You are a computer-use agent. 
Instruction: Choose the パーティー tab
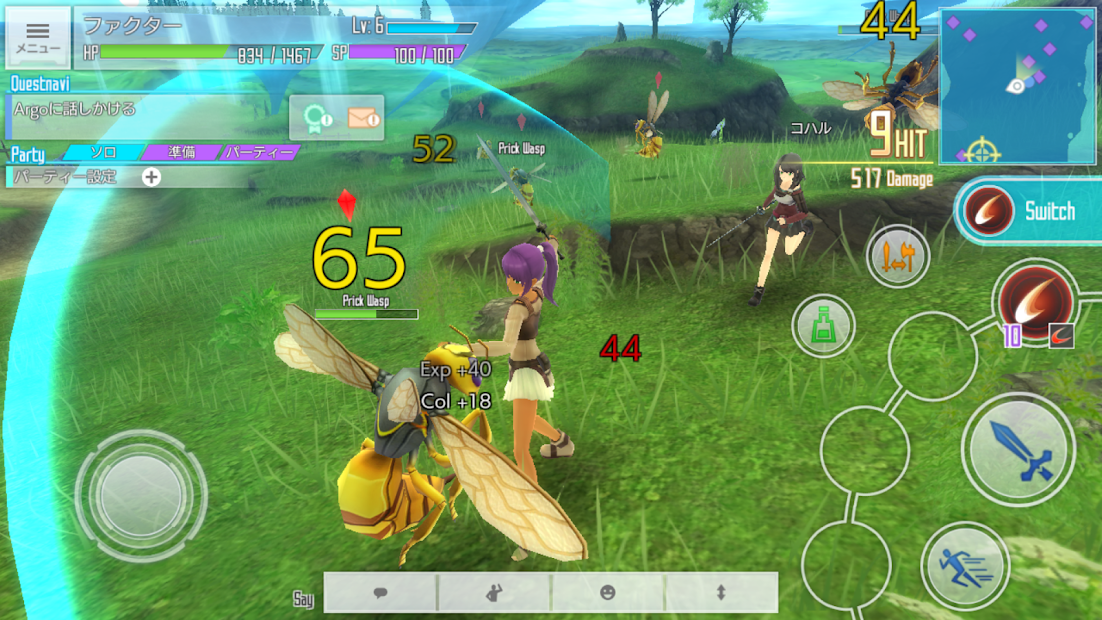pyautogui.click(x=258, y=153)
